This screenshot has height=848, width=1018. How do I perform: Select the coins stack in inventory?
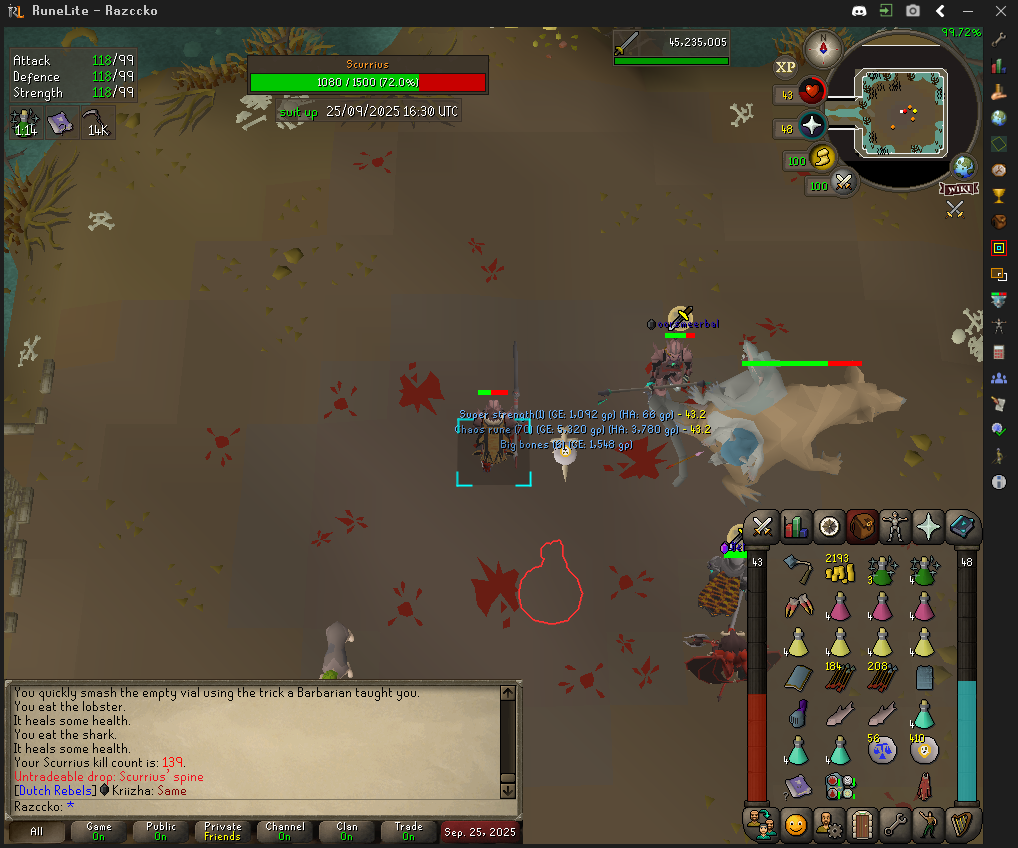[x=840, y=571]
